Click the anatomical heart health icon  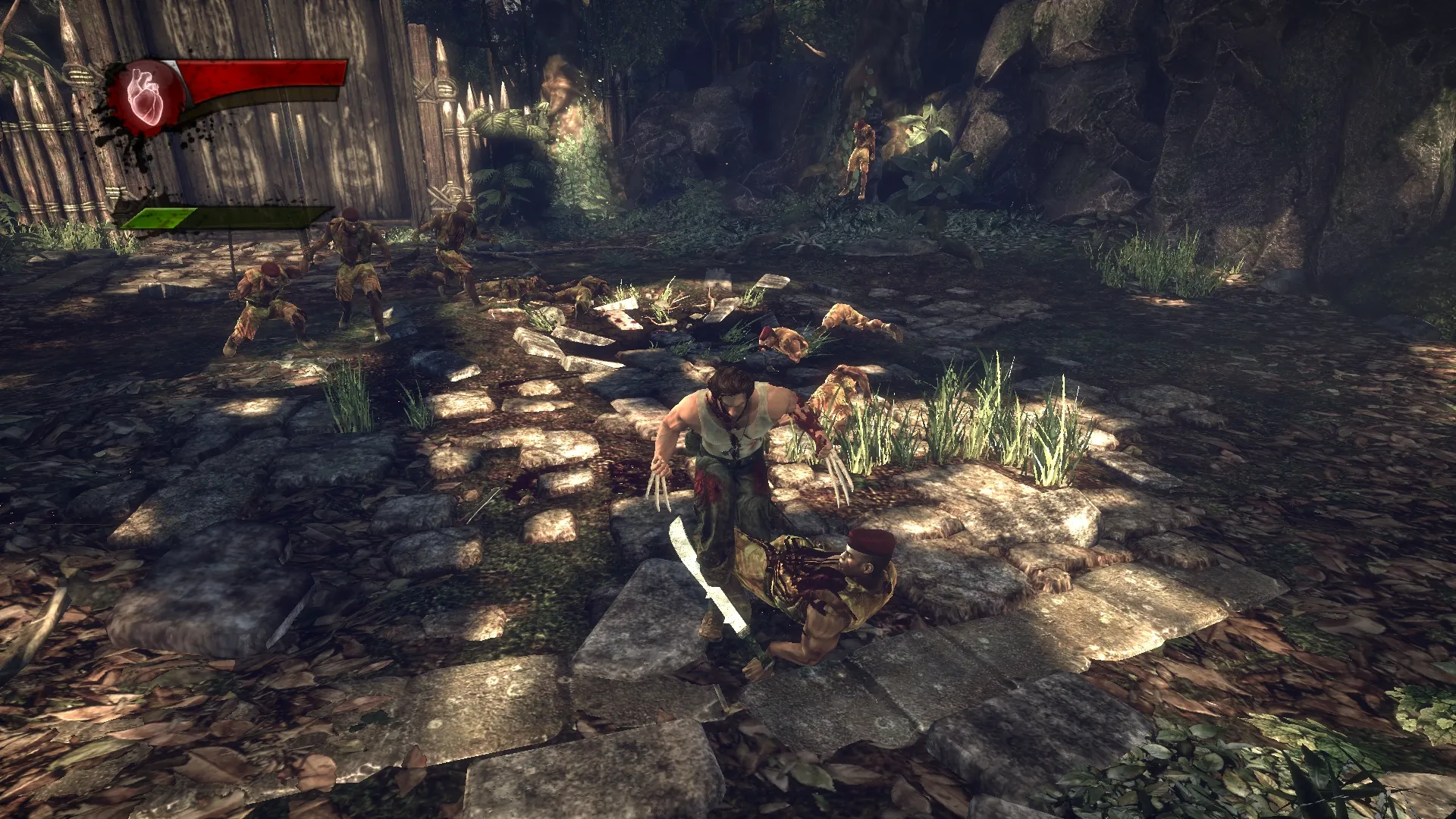145,96
